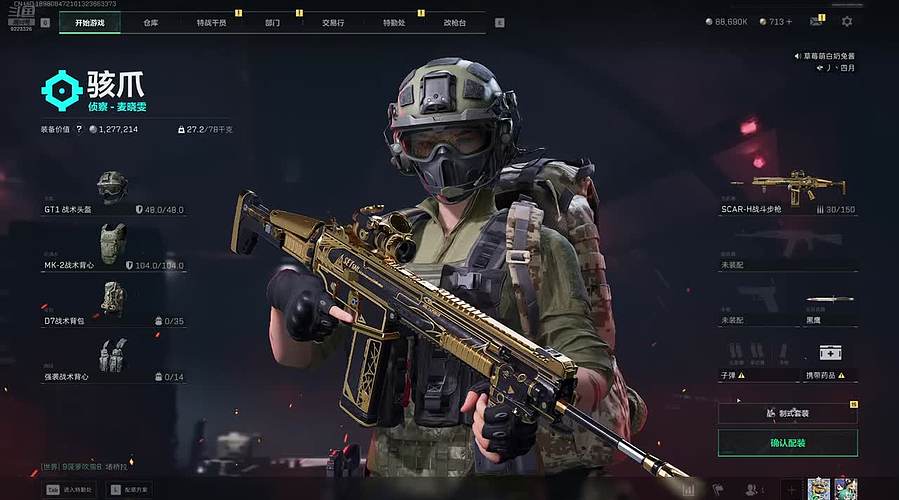Screen dimensions: 899x500
Task: Open the 交易行 (Auction House) tab
Action: click(x=333, y=22)
